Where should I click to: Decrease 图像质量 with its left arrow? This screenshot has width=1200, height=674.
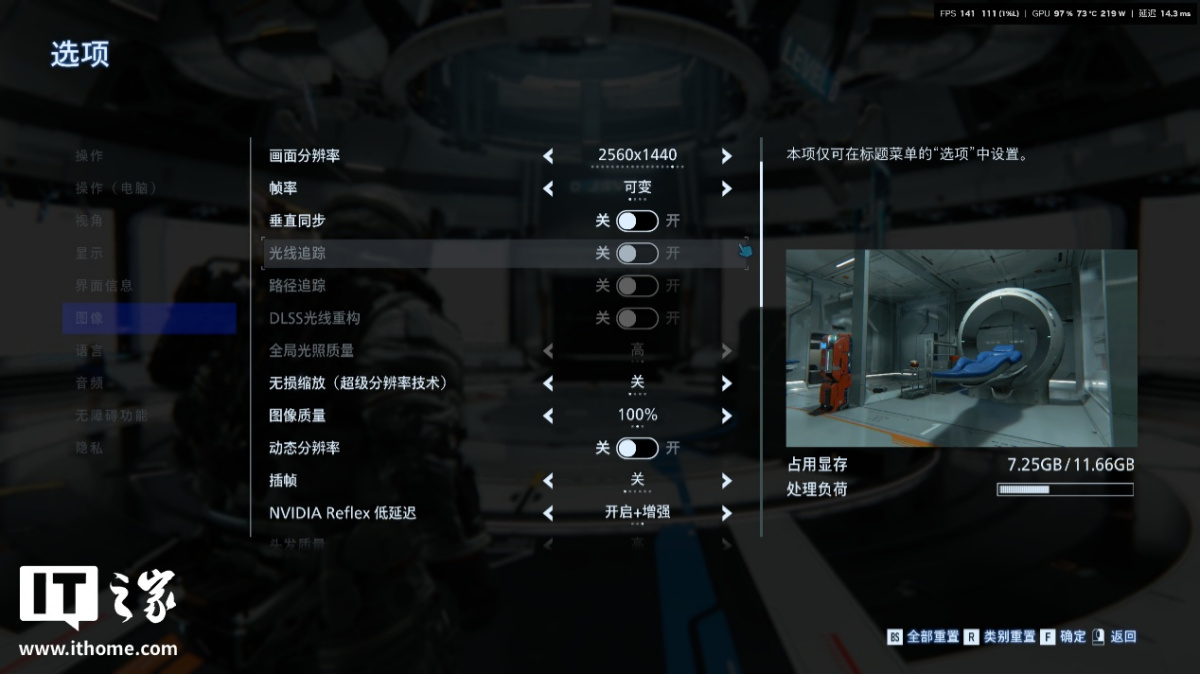click(x=548, y=416)
